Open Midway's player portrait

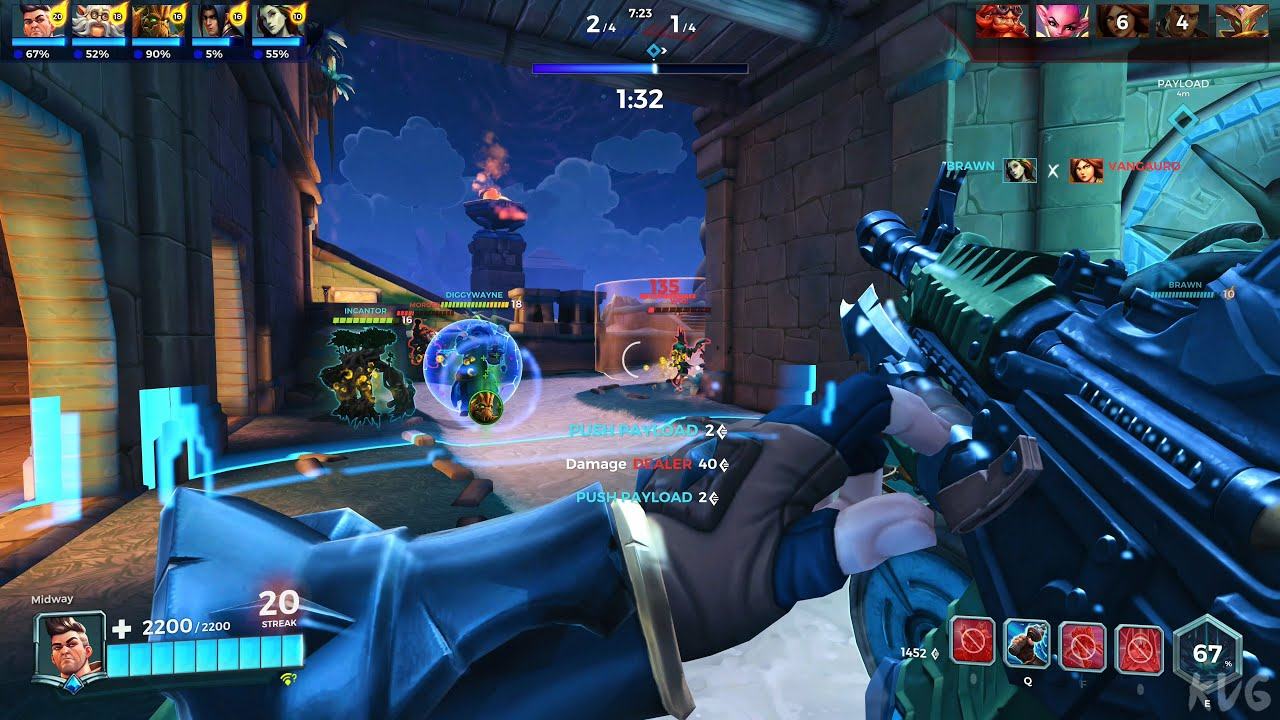click(70, 645)
